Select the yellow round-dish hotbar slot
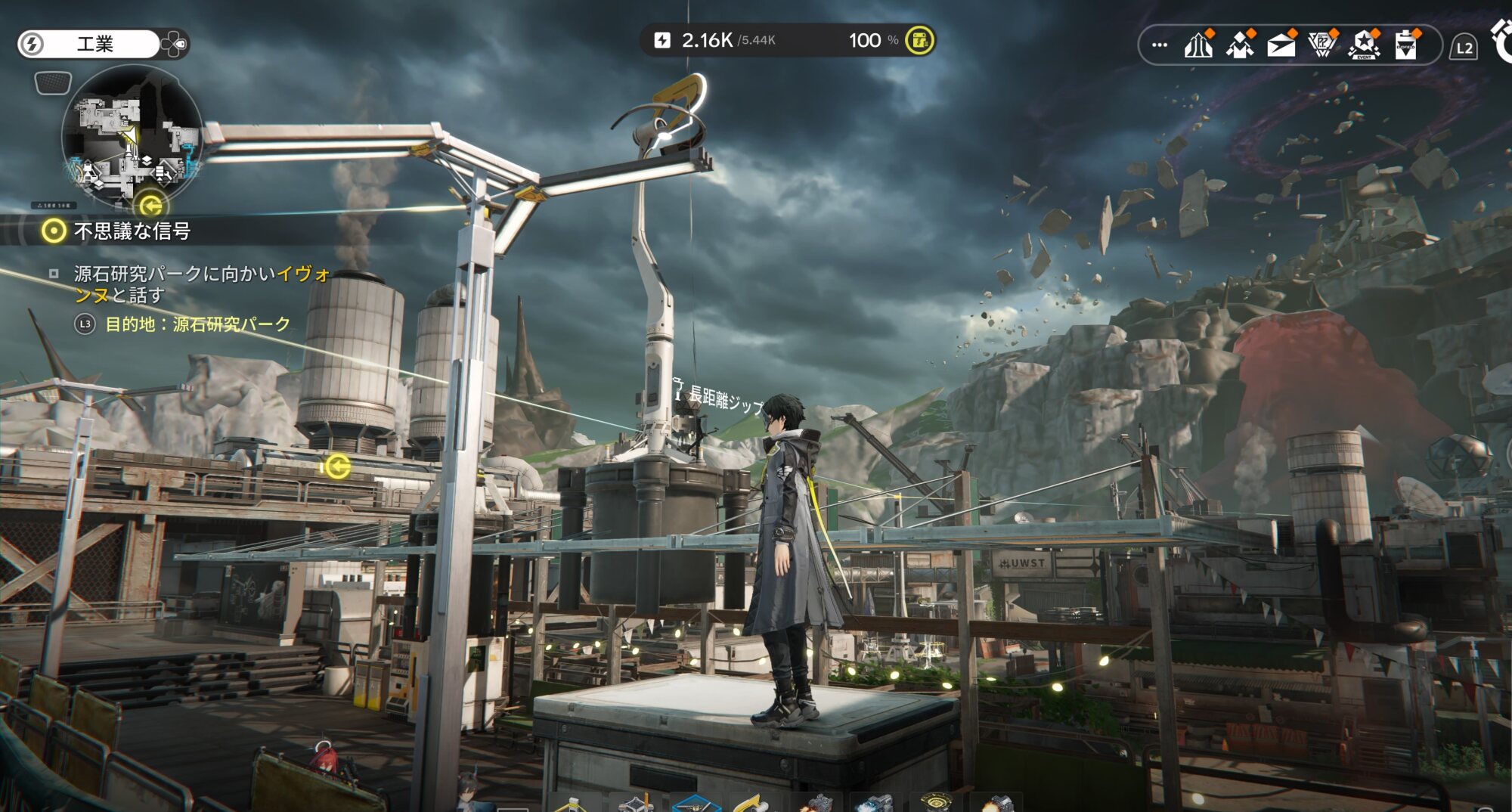This screenshot has height=812, width=1512. tap(936, 803)
